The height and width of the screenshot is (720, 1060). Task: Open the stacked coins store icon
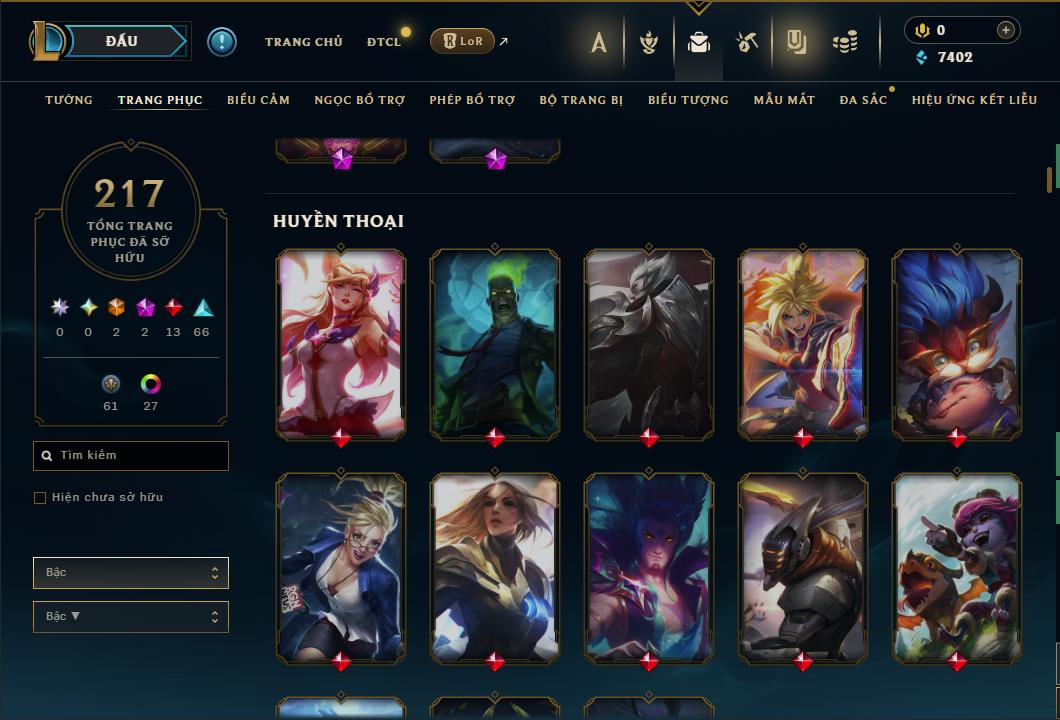pos(845,42)
